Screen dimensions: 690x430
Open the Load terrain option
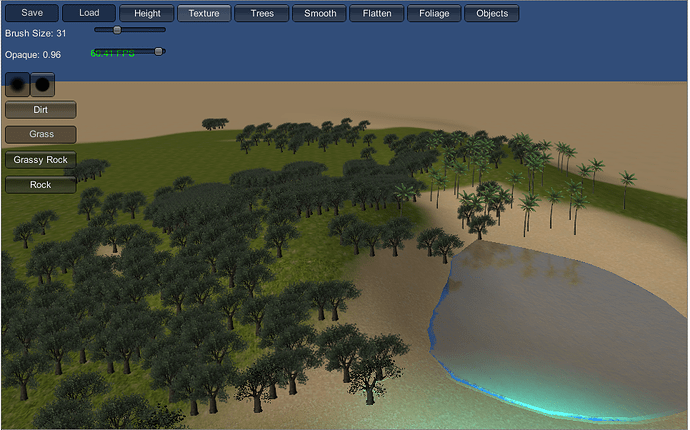coord(88,13)
